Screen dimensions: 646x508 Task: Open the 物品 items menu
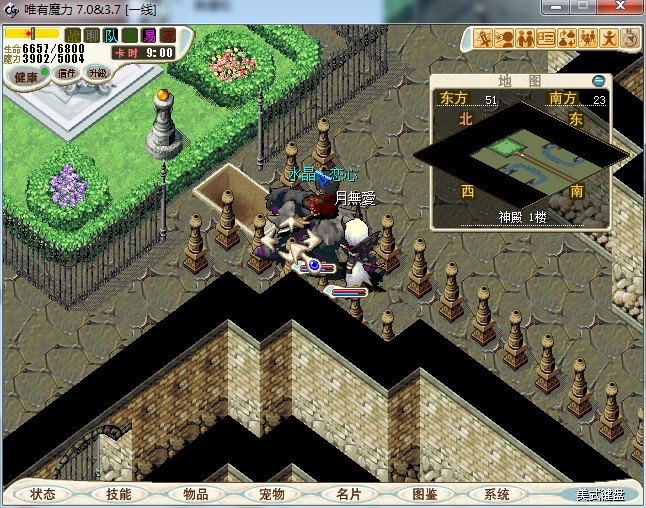(x=196, y=494)
